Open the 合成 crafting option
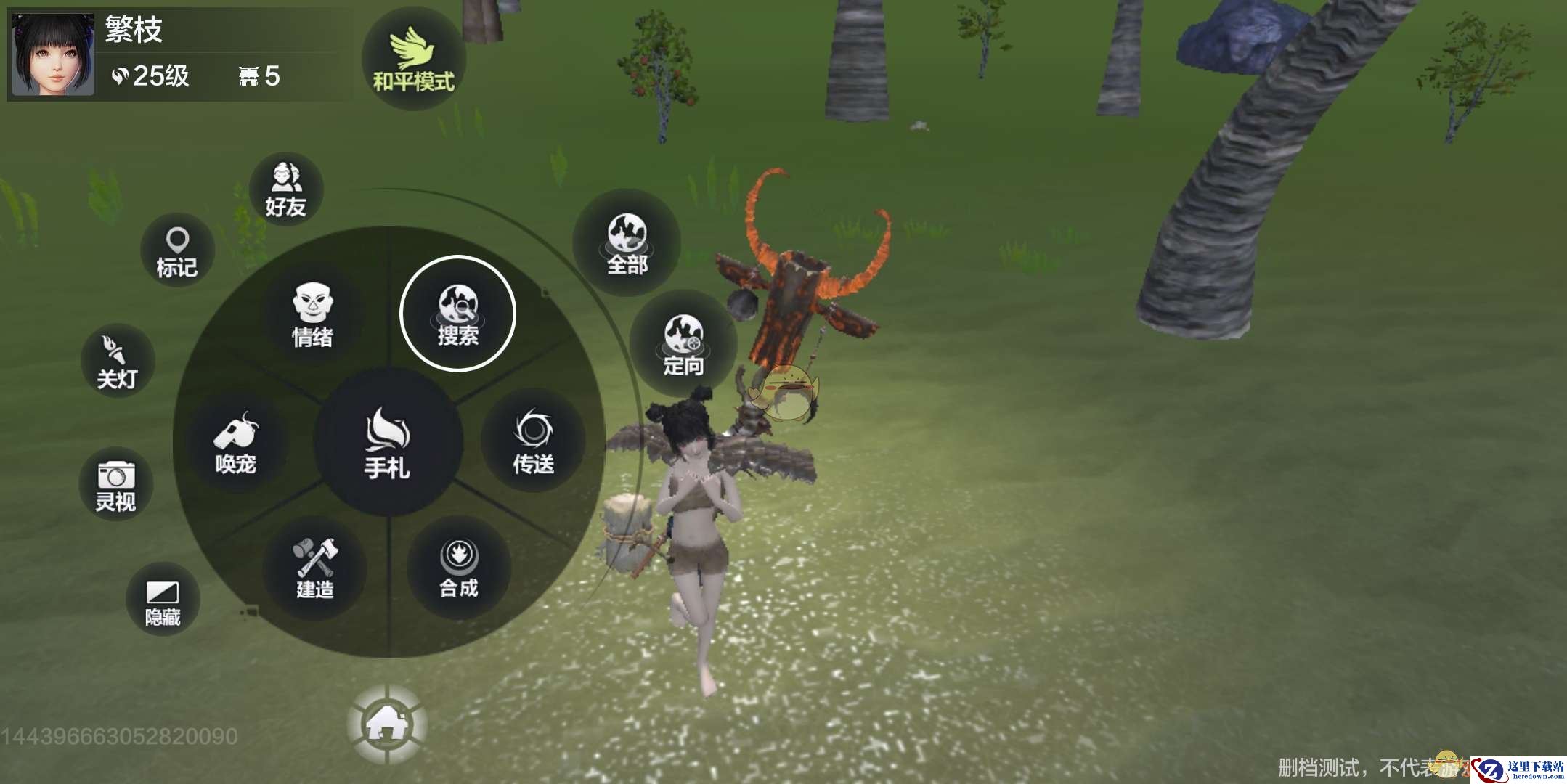1567x784 pixels. pyautogui.click(x=458, y=568)
